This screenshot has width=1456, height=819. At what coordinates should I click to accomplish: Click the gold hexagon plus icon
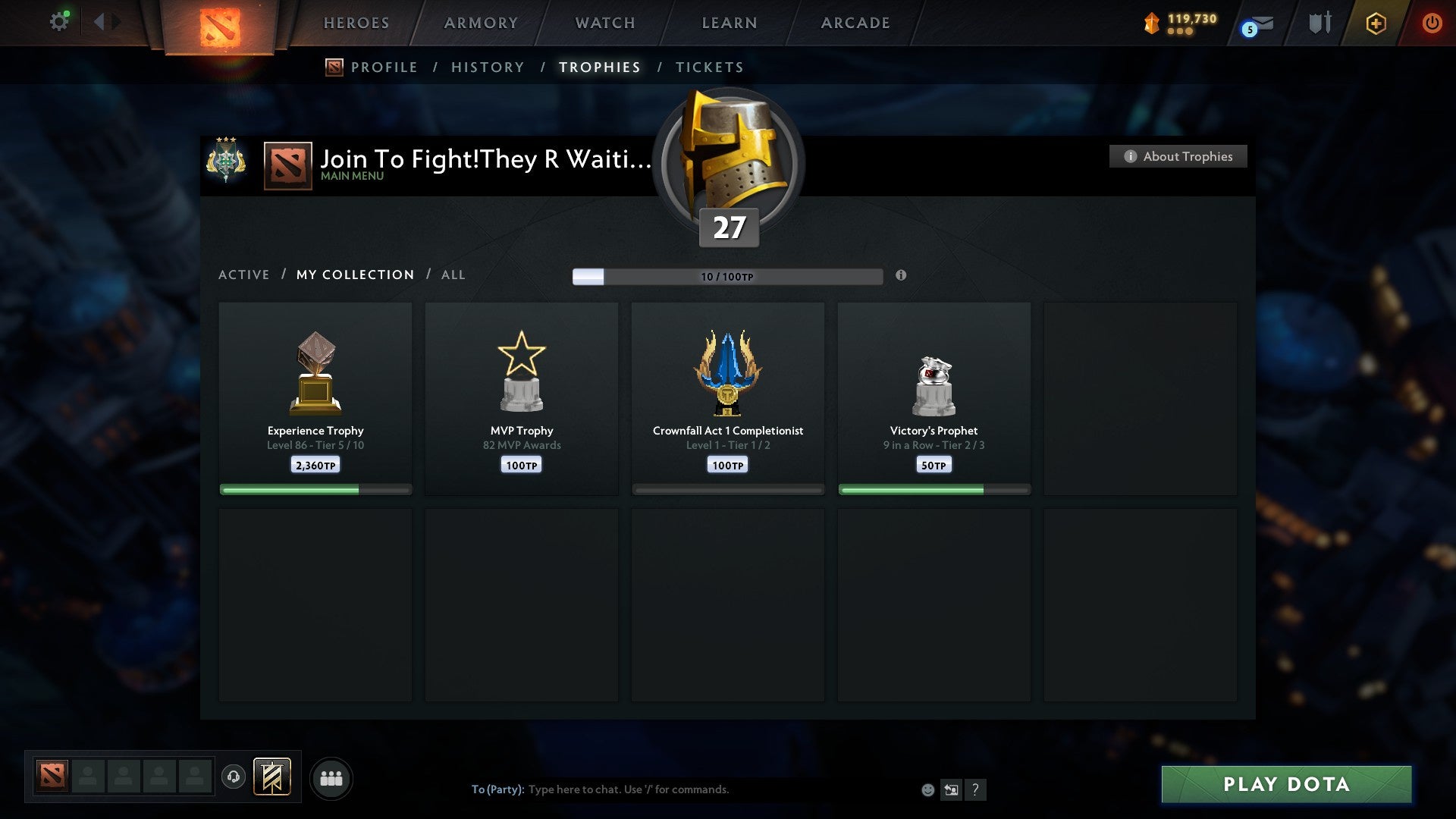pos(1376,23)
